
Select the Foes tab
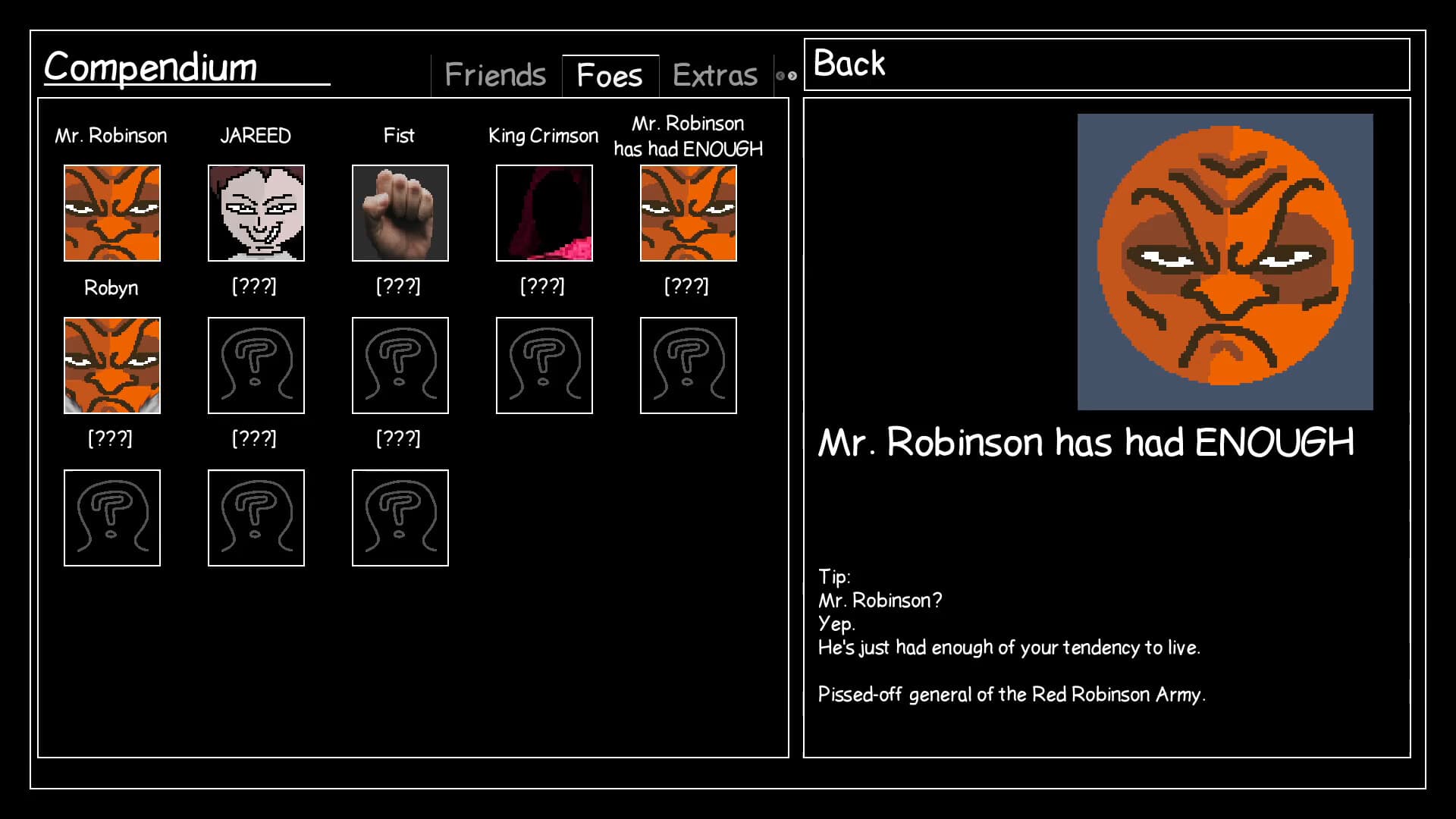coord(608,74)
